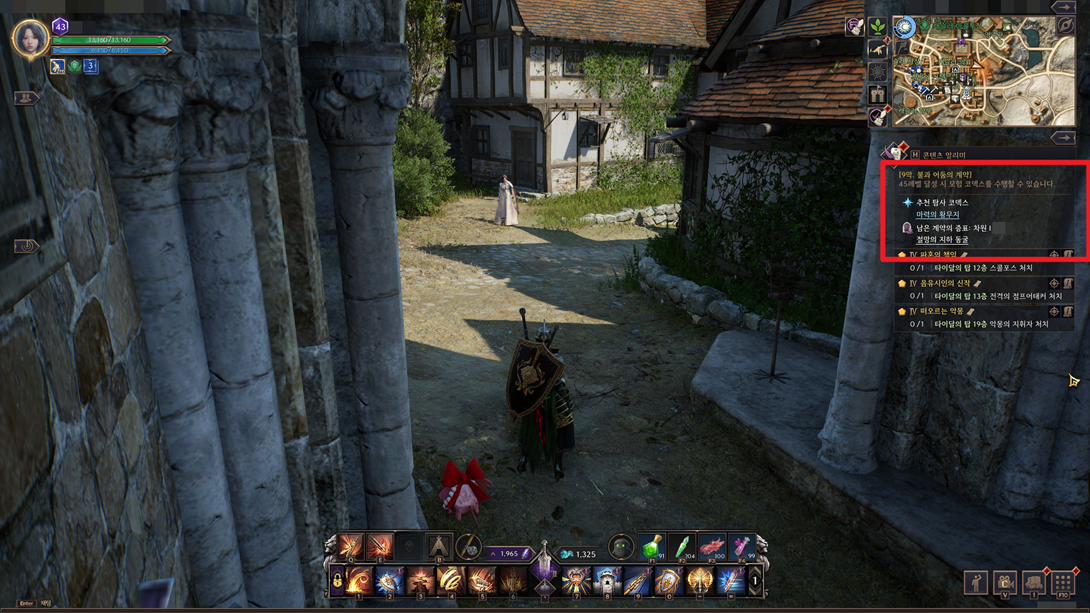
Task: Use the green potion with 91 count
Action: 651,547
